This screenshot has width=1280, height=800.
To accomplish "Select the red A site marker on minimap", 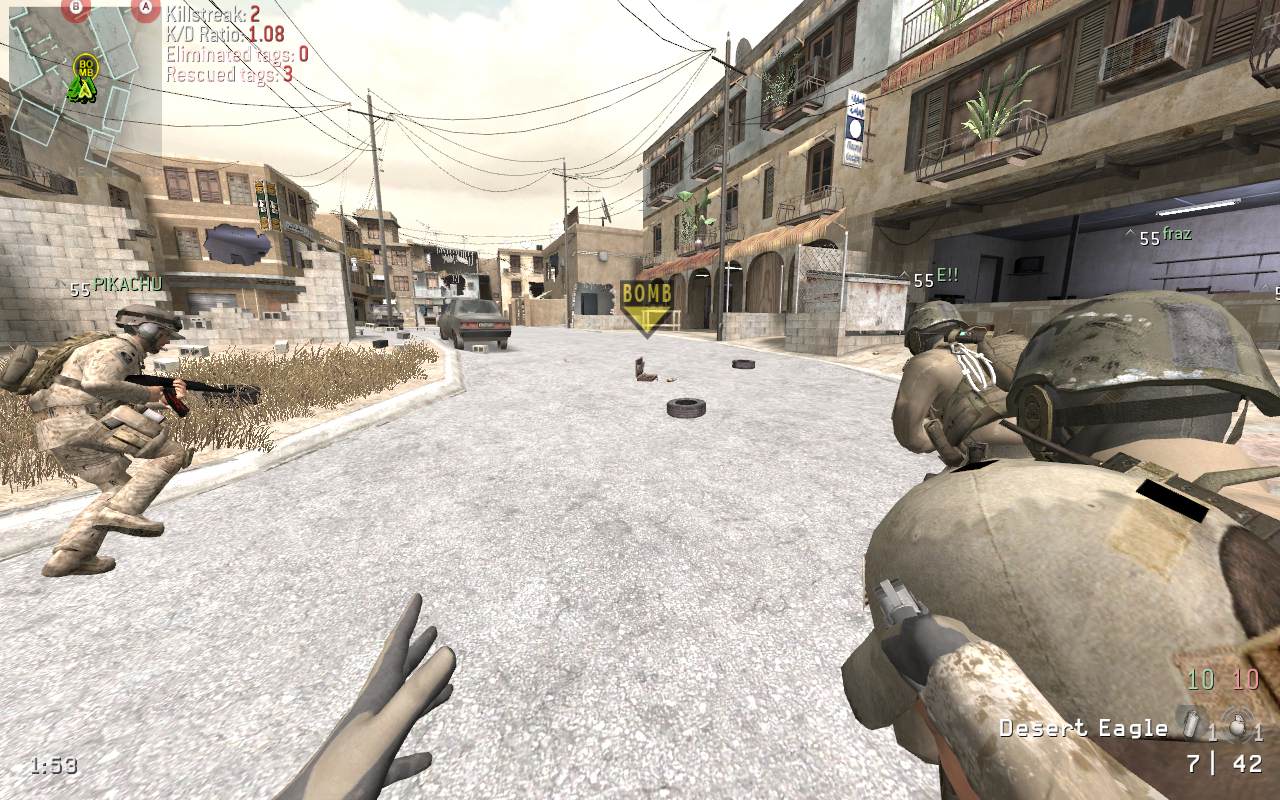I will pyautogui.click(x=146, y=9).
